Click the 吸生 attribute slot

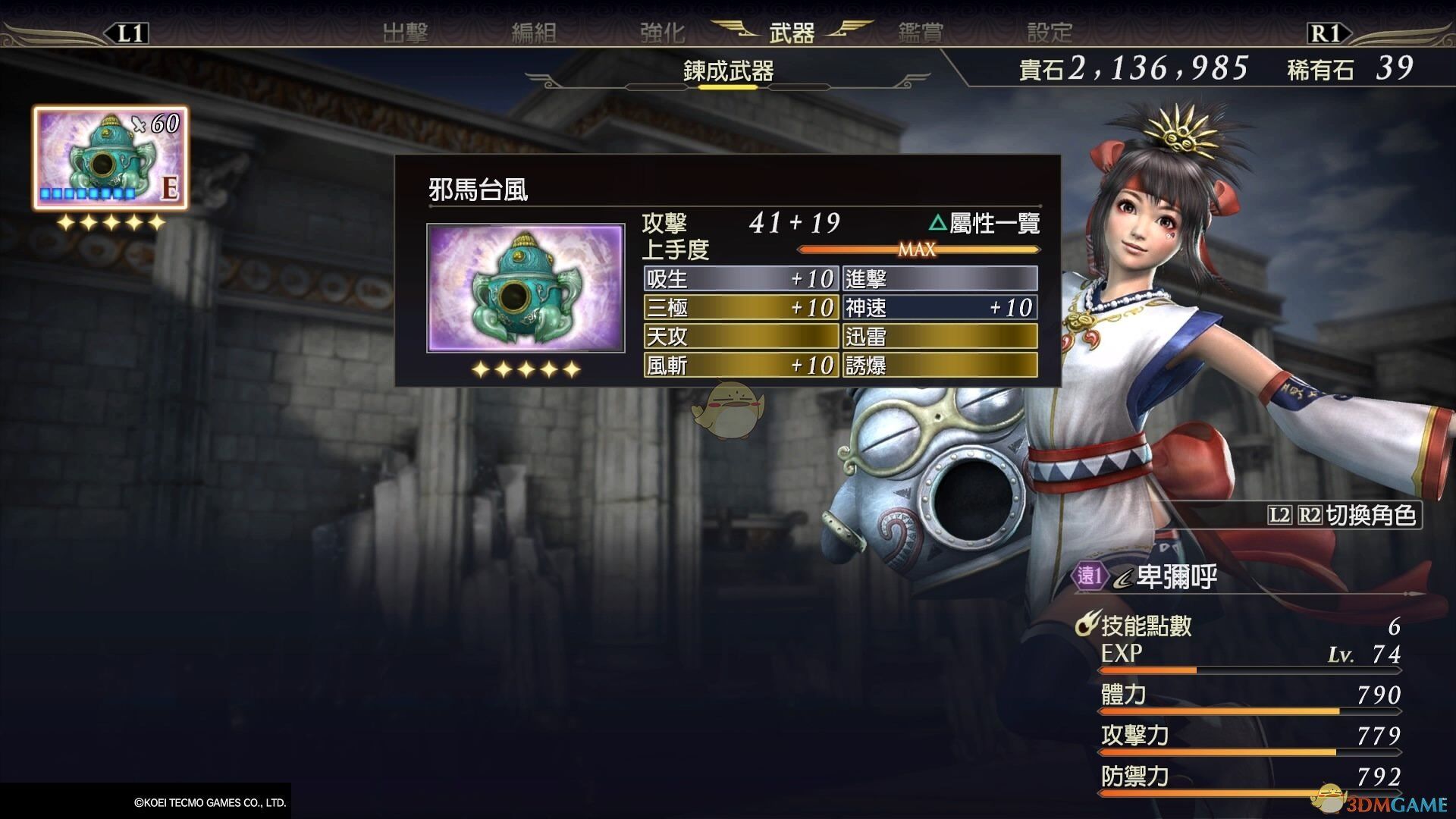pyautogui.click(x=739, y=279)
